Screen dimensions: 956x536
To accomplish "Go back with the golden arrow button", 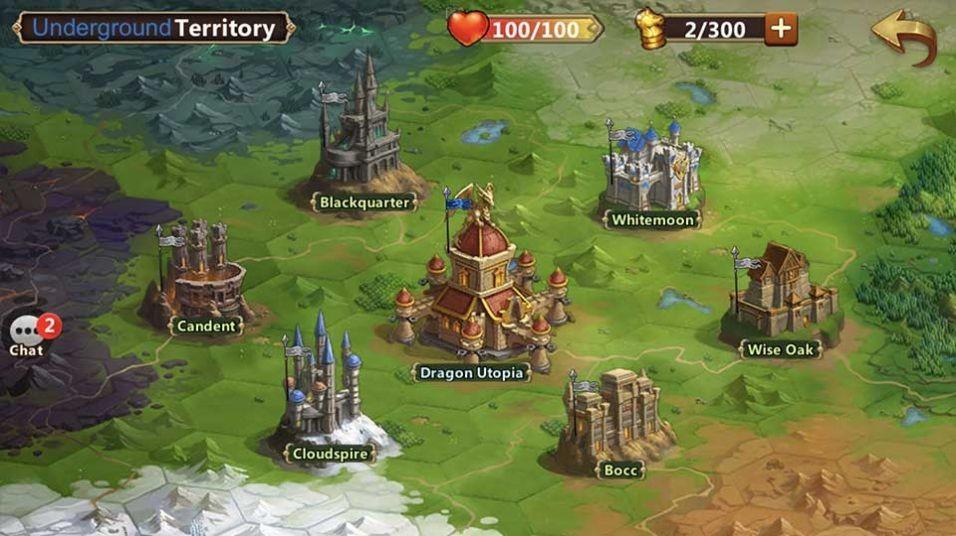I will tap(904, 34).
